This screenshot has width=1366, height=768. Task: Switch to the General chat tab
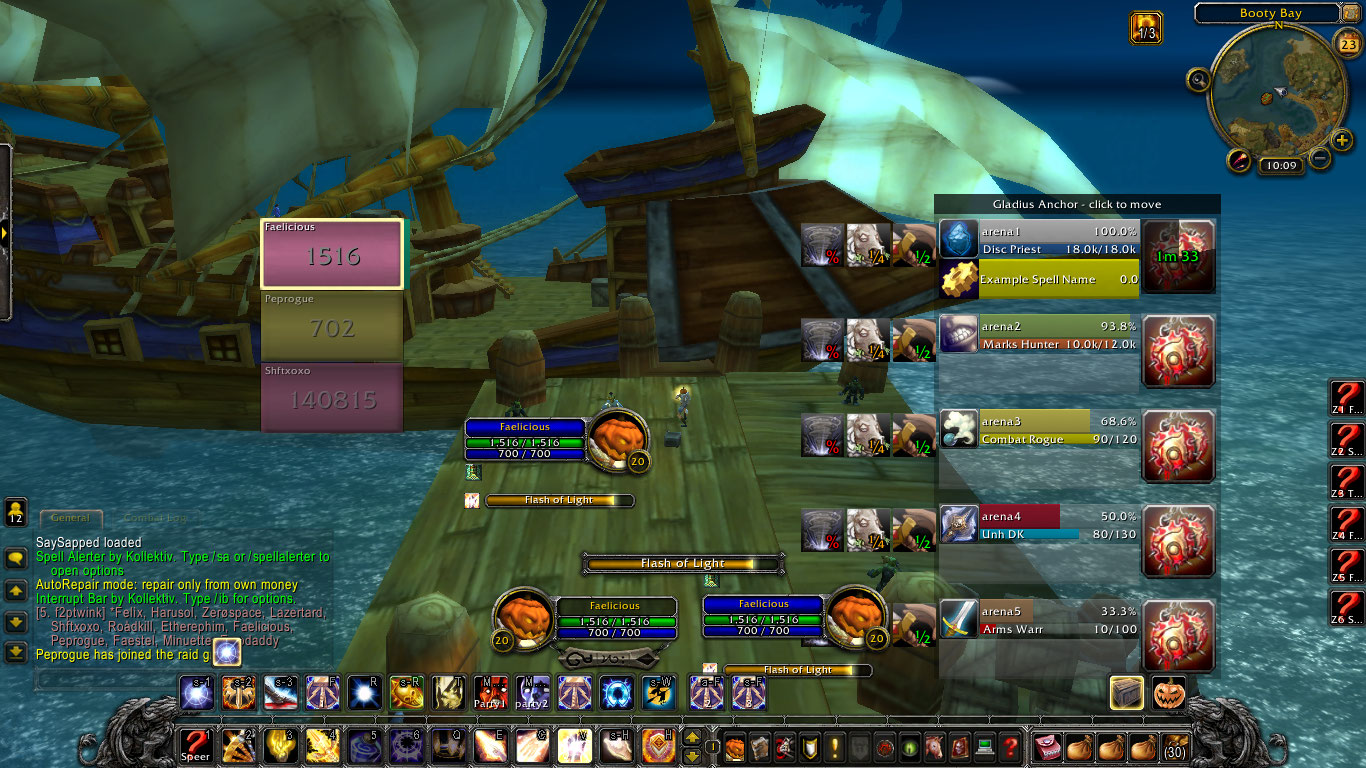[71, 518]
